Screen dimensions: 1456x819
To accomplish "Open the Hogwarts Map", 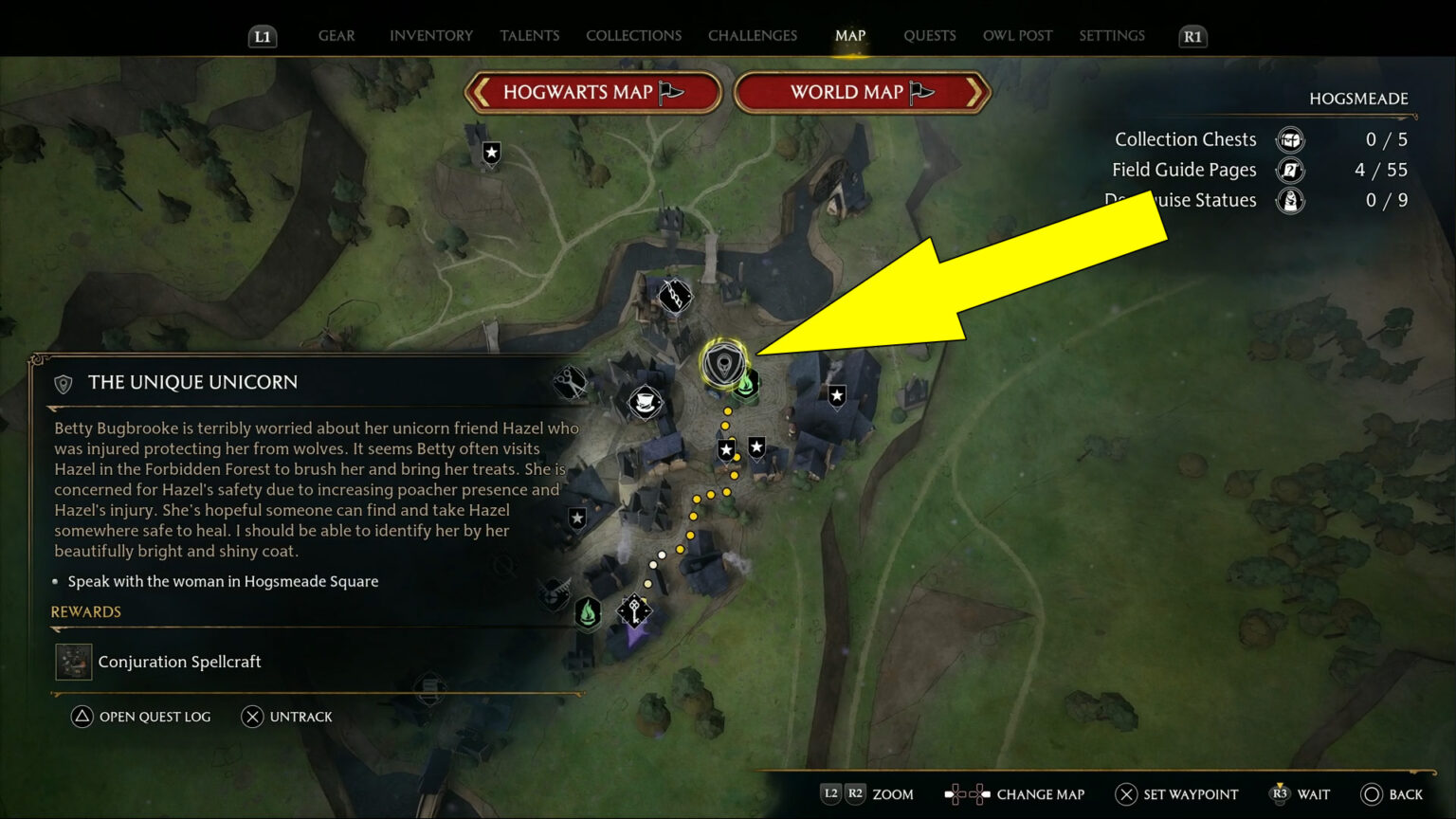I will tap(593, 92).
